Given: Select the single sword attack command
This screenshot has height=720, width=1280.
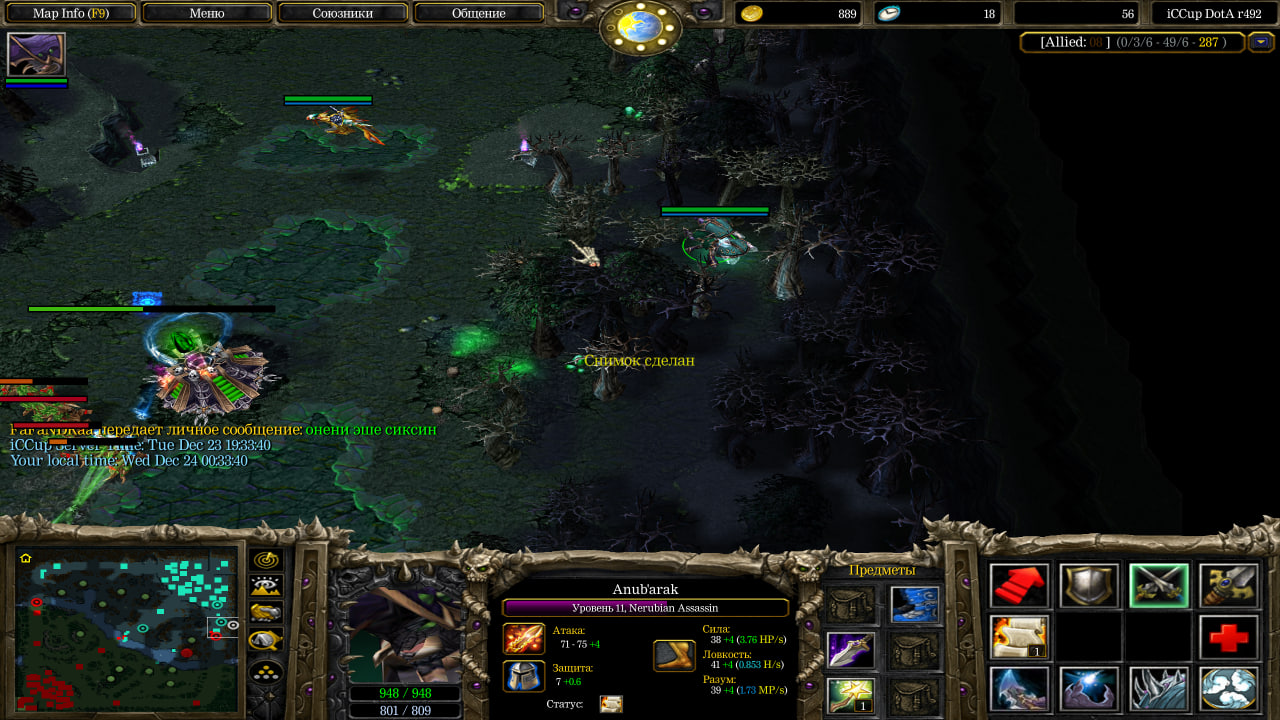Looking at the screenshot, I should coord(1228,585).
